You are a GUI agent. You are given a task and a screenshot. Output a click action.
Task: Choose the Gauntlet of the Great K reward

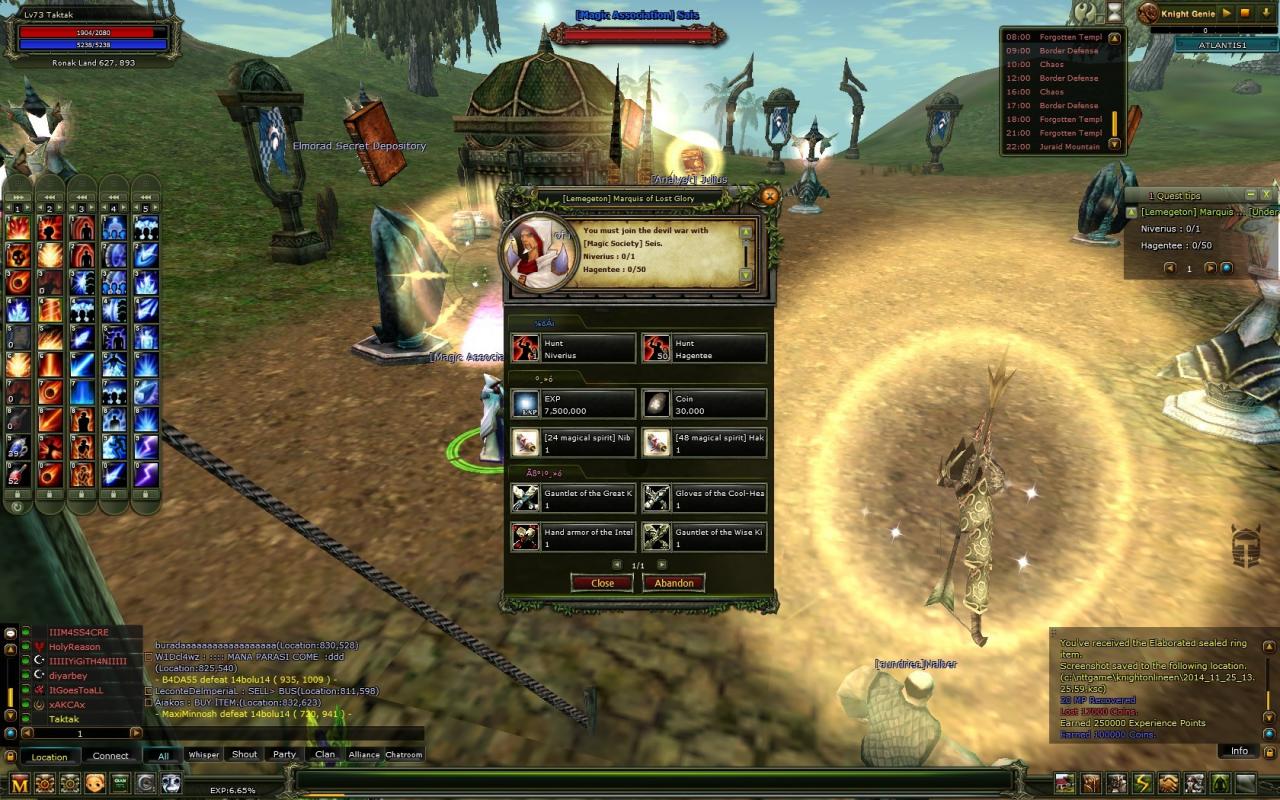tap(573, 498)
